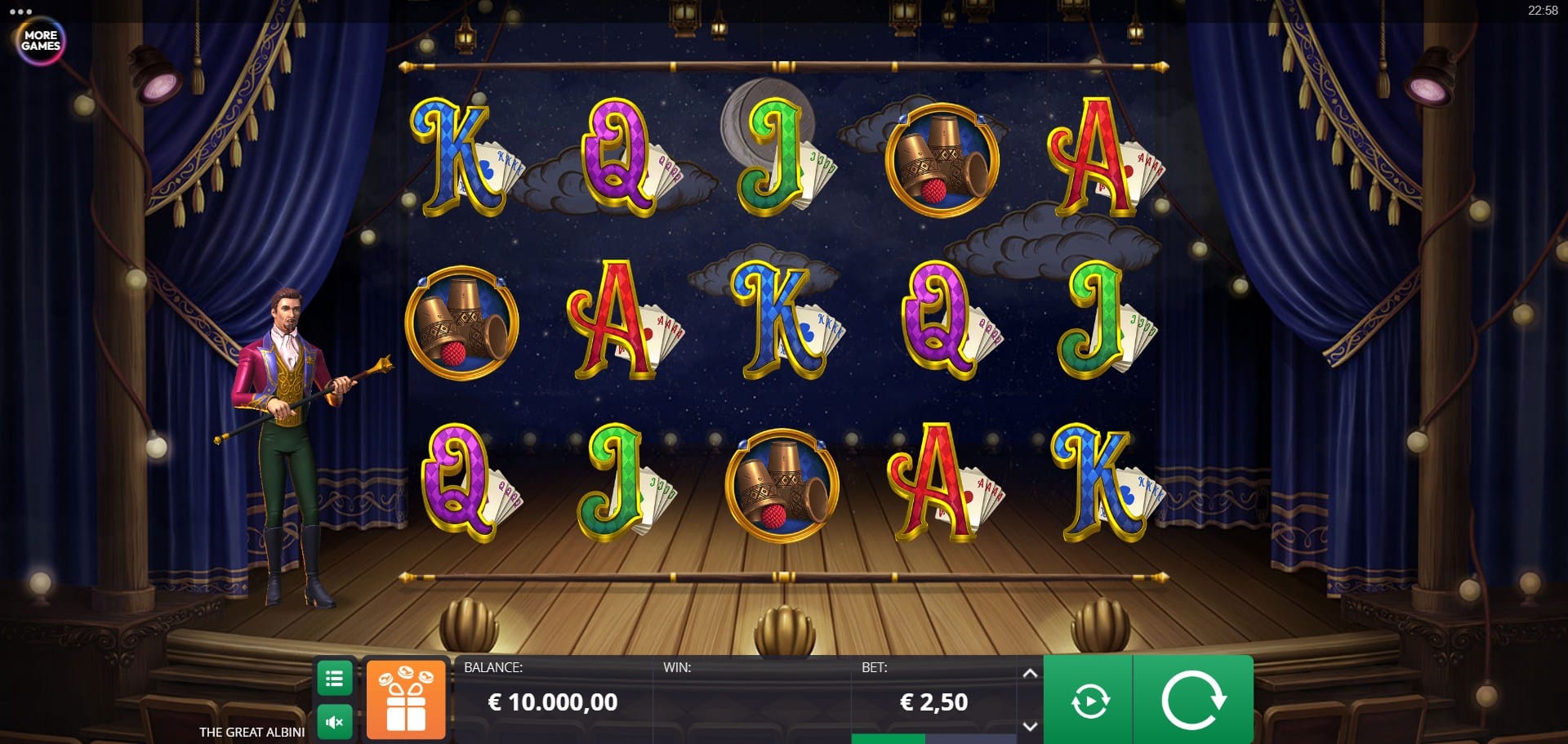This screenshot has height=744, width=1568.
Task: Open the green paytable menu list
Action: [x=334, y=679]
